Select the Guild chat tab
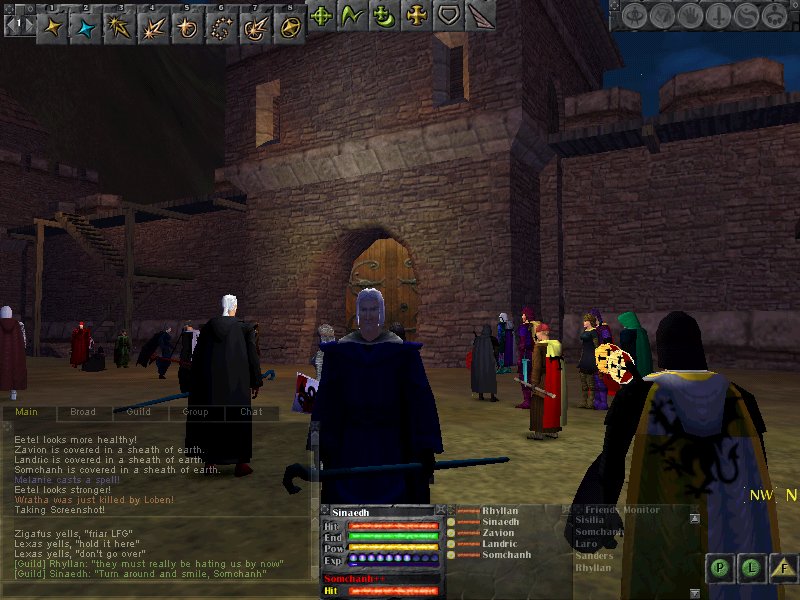Screen dimensions: 800x600 [x=139, y=412]
